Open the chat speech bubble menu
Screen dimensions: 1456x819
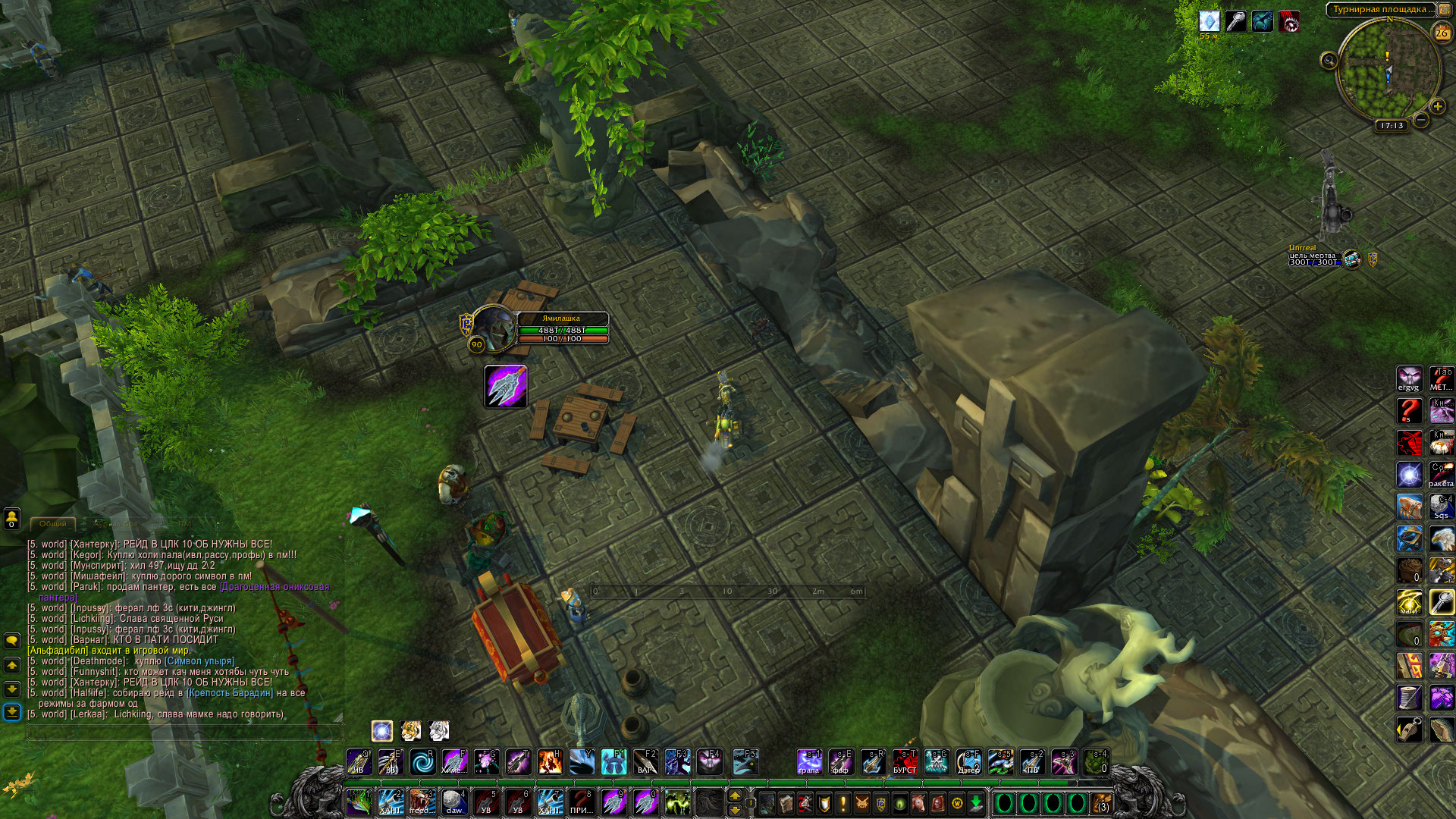click(12, 640)
